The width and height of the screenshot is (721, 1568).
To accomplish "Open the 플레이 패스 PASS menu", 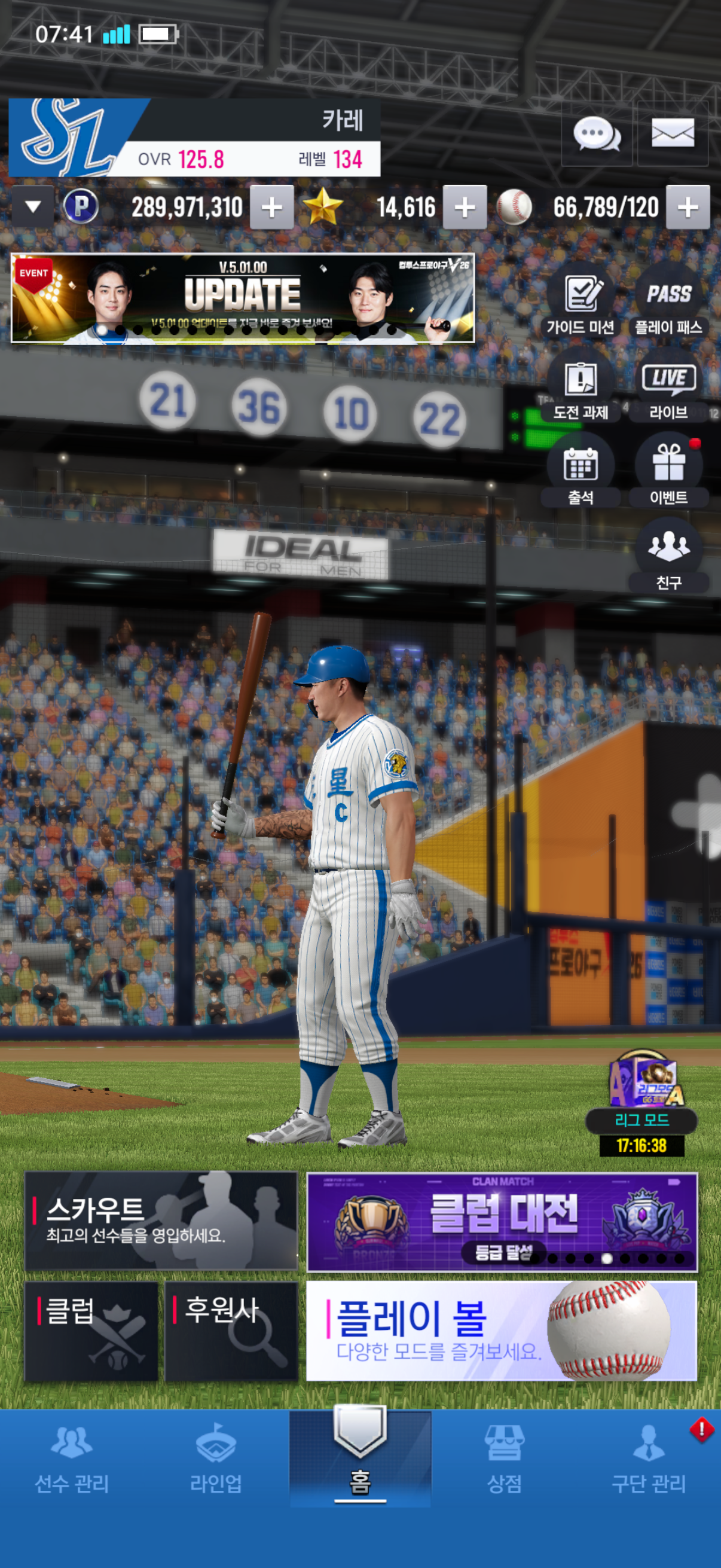I will 668,303.
